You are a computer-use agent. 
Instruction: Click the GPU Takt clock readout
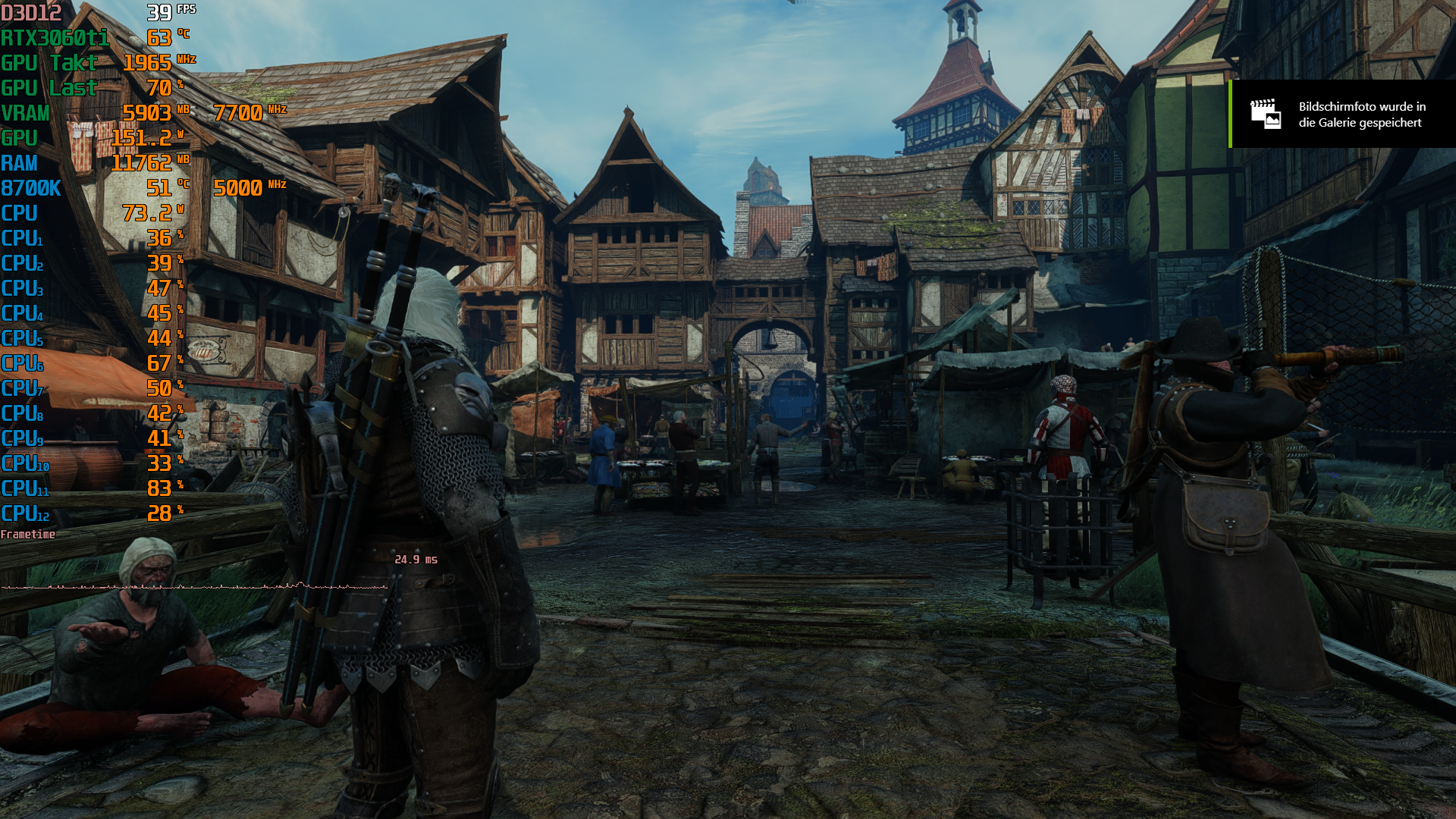click(49, 62)
